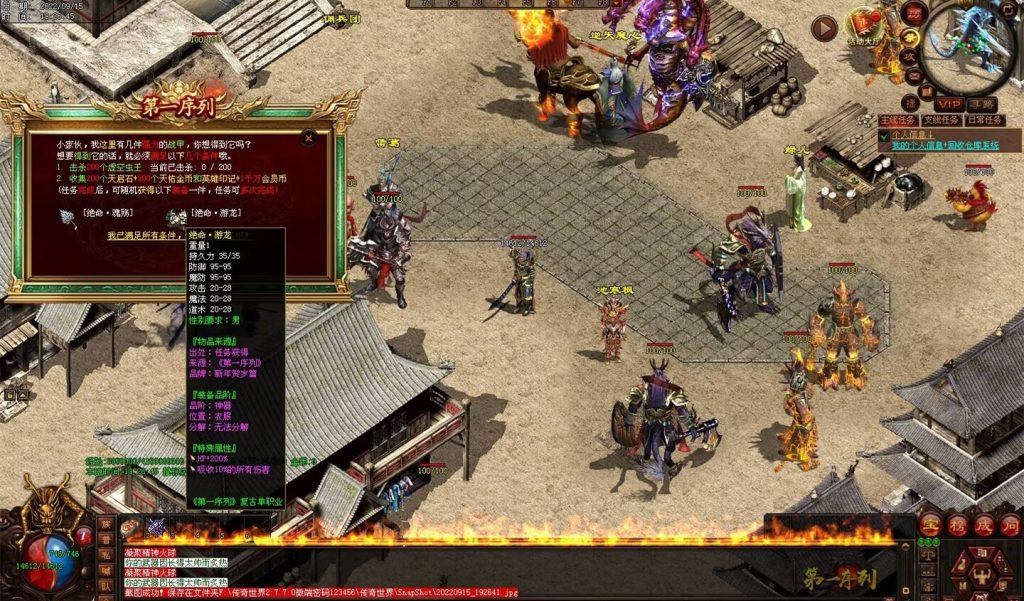This screenshot has height=601, width=1024.
Task: Click the 我已满足所有条件 dialogue link
Action: click(x=145, y=236)
